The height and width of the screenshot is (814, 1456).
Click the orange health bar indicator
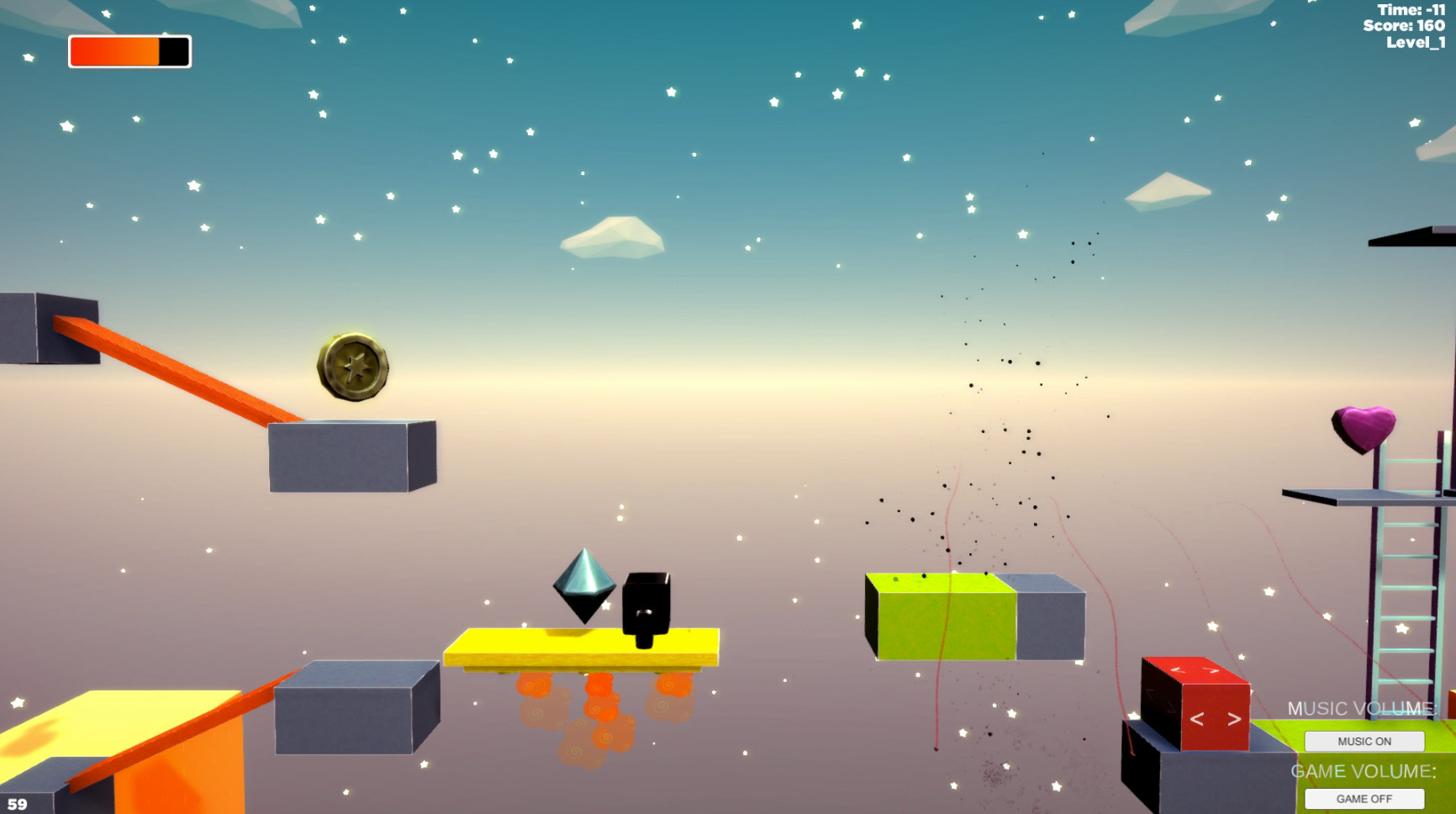pos(116,51)
